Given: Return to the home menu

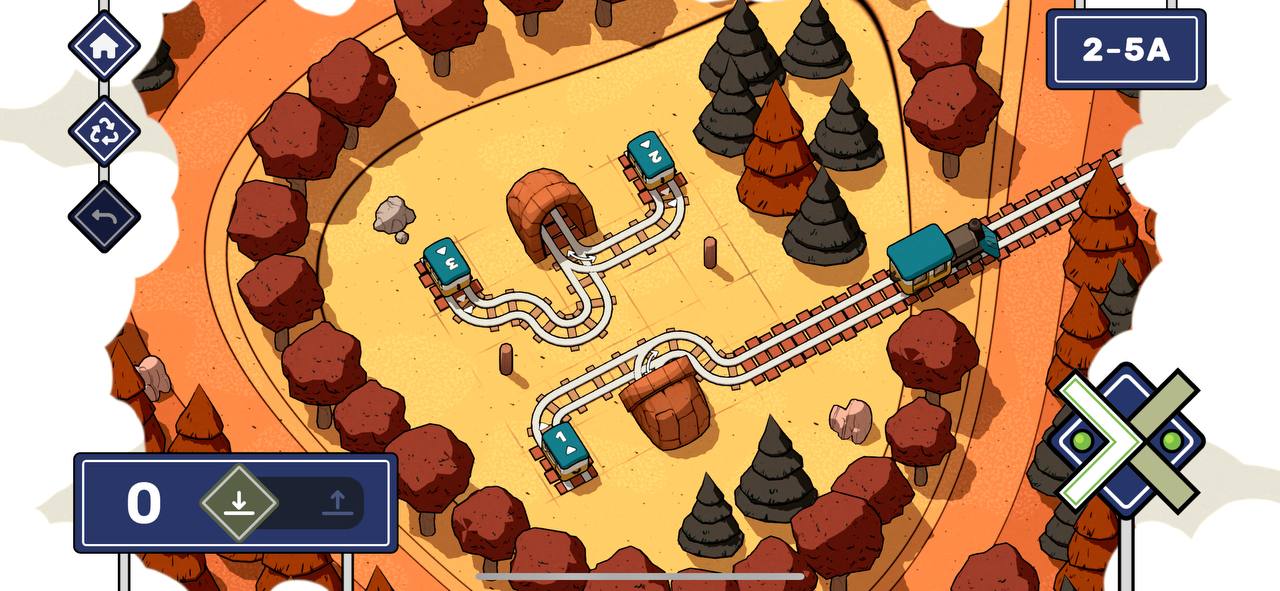Looking at the screenshot, I should [104, 46].
